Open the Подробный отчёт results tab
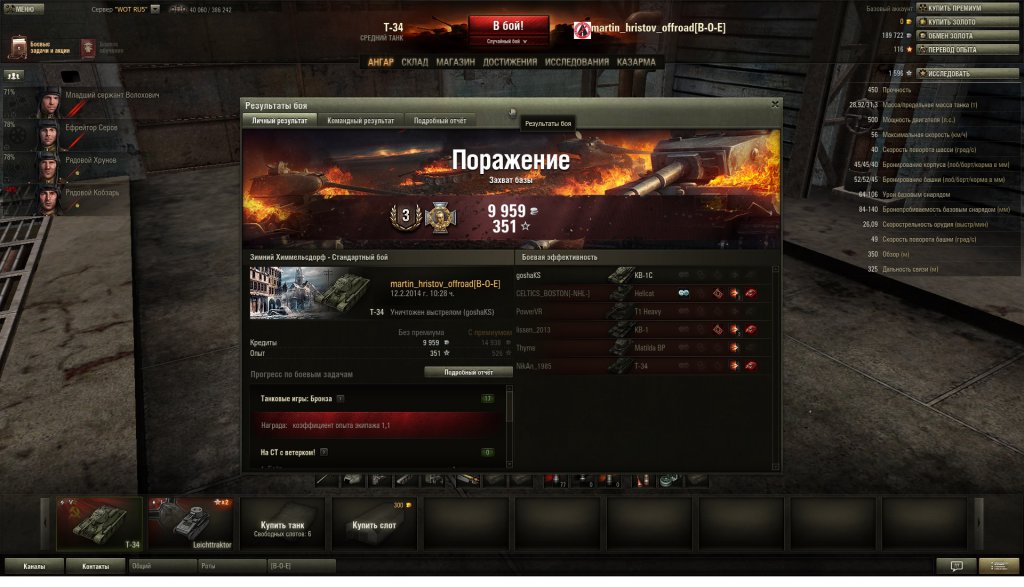Viewport: 1024px width, 587px height. (439, 120)
